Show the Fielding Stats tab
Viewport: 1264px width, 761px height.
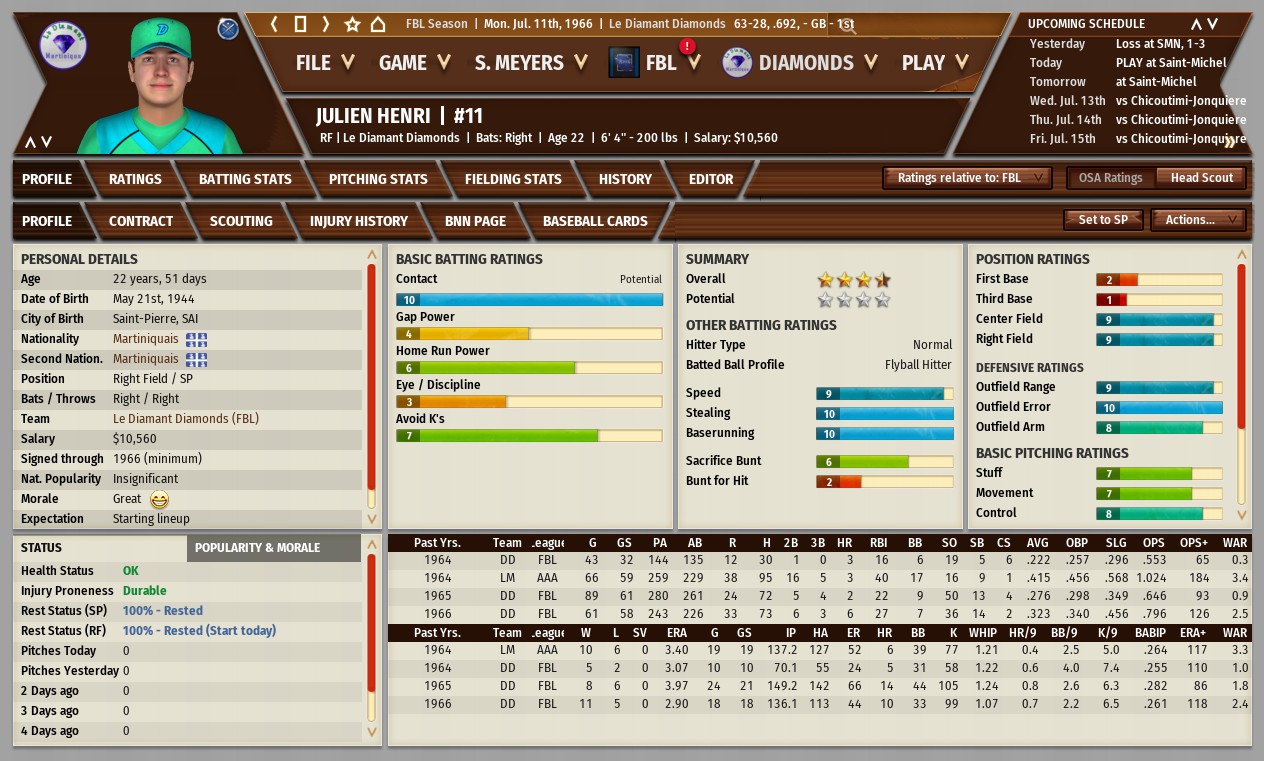[x=513, y=179]
